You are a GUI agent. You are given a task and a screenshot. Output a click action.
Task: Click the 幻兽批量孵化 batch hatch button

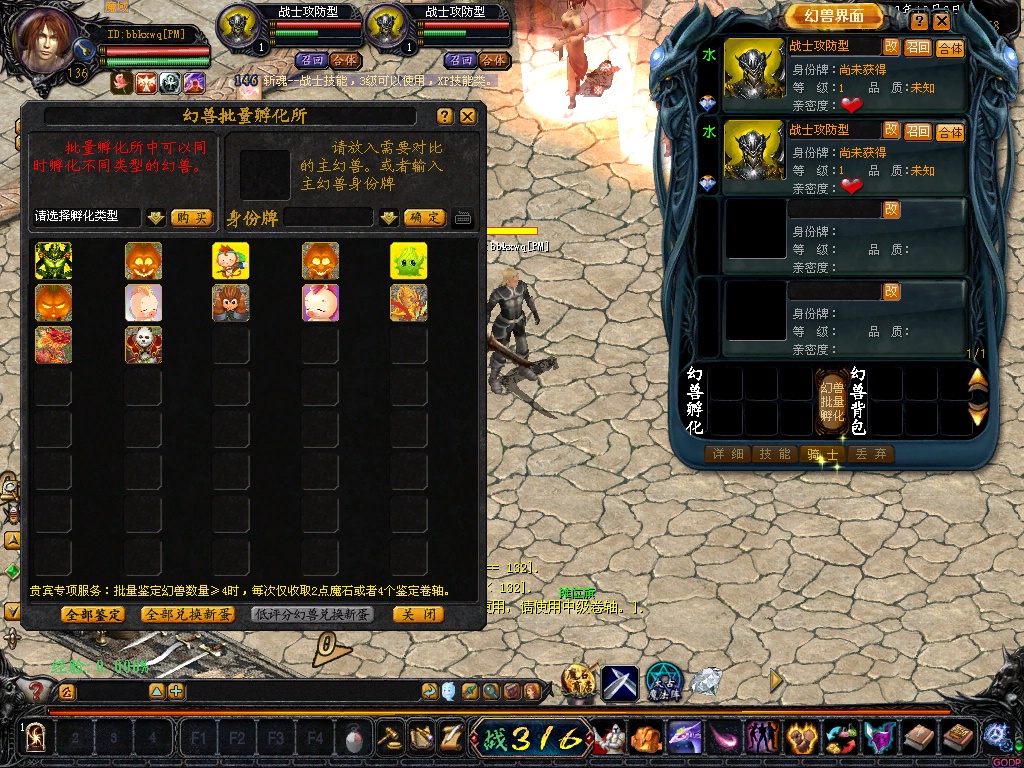832,401
